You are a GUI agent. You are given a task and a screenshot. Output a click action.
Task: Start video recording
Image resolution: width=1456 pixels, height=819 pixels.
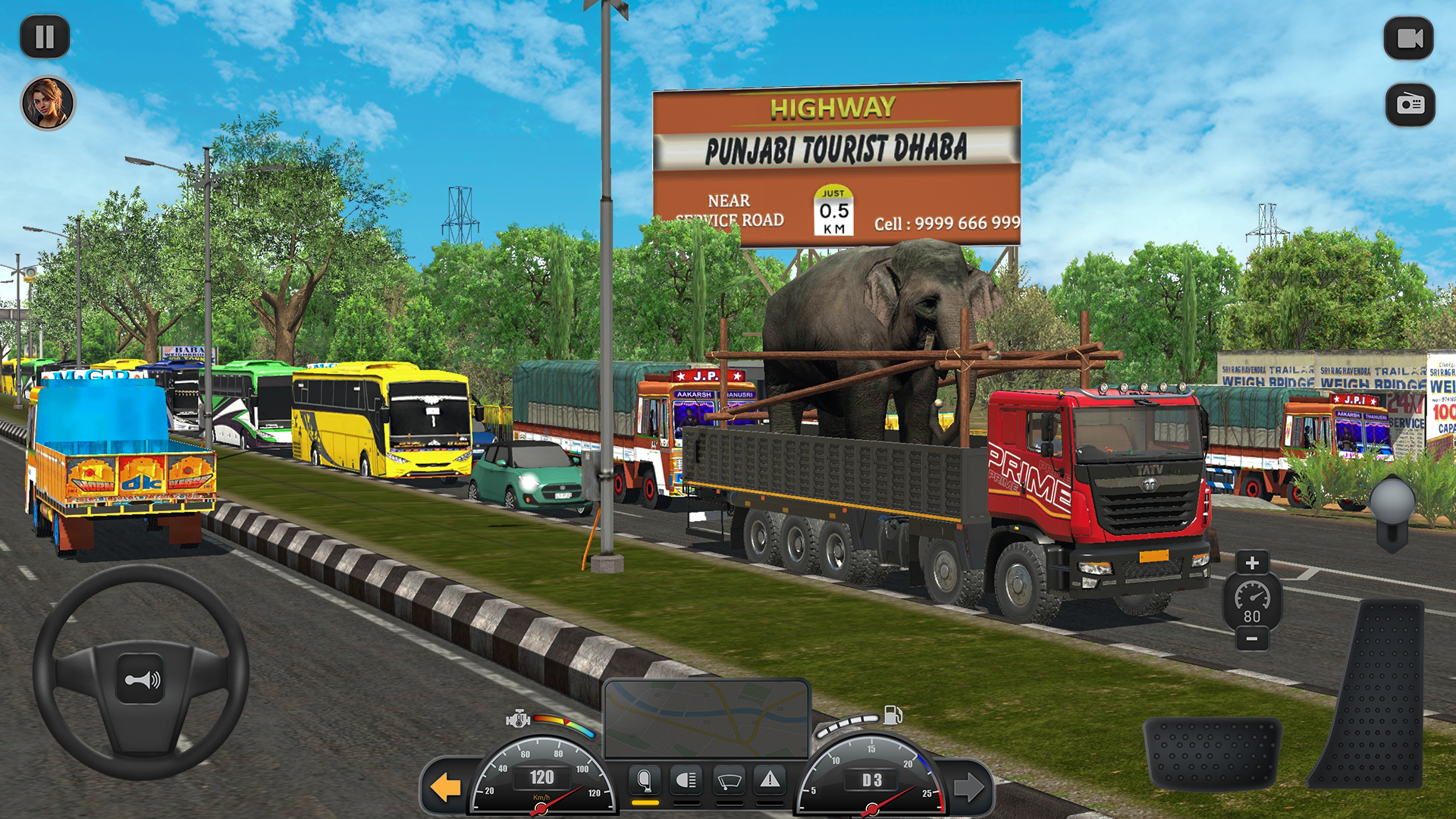pyautogui.click(x=1409, y=38)
